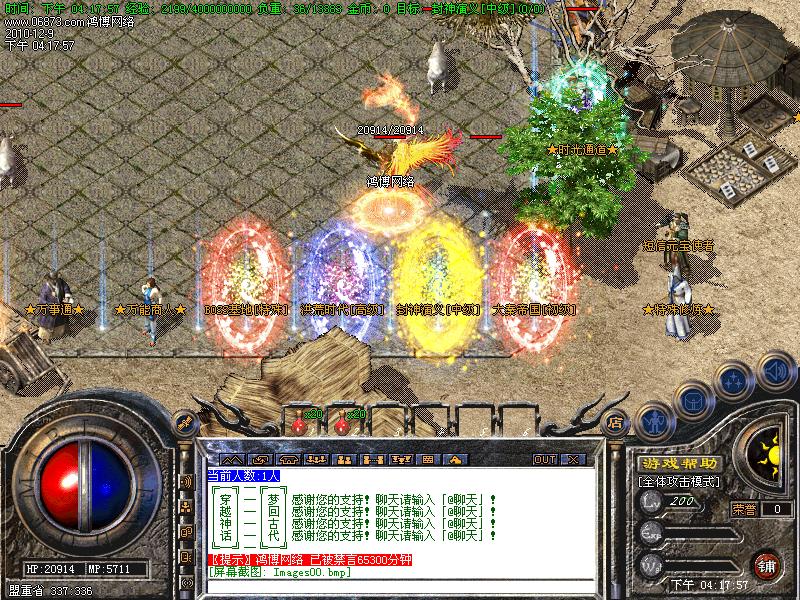Click the Lv level indicator button
800x600 pixels.
click(x=652, y=502)
